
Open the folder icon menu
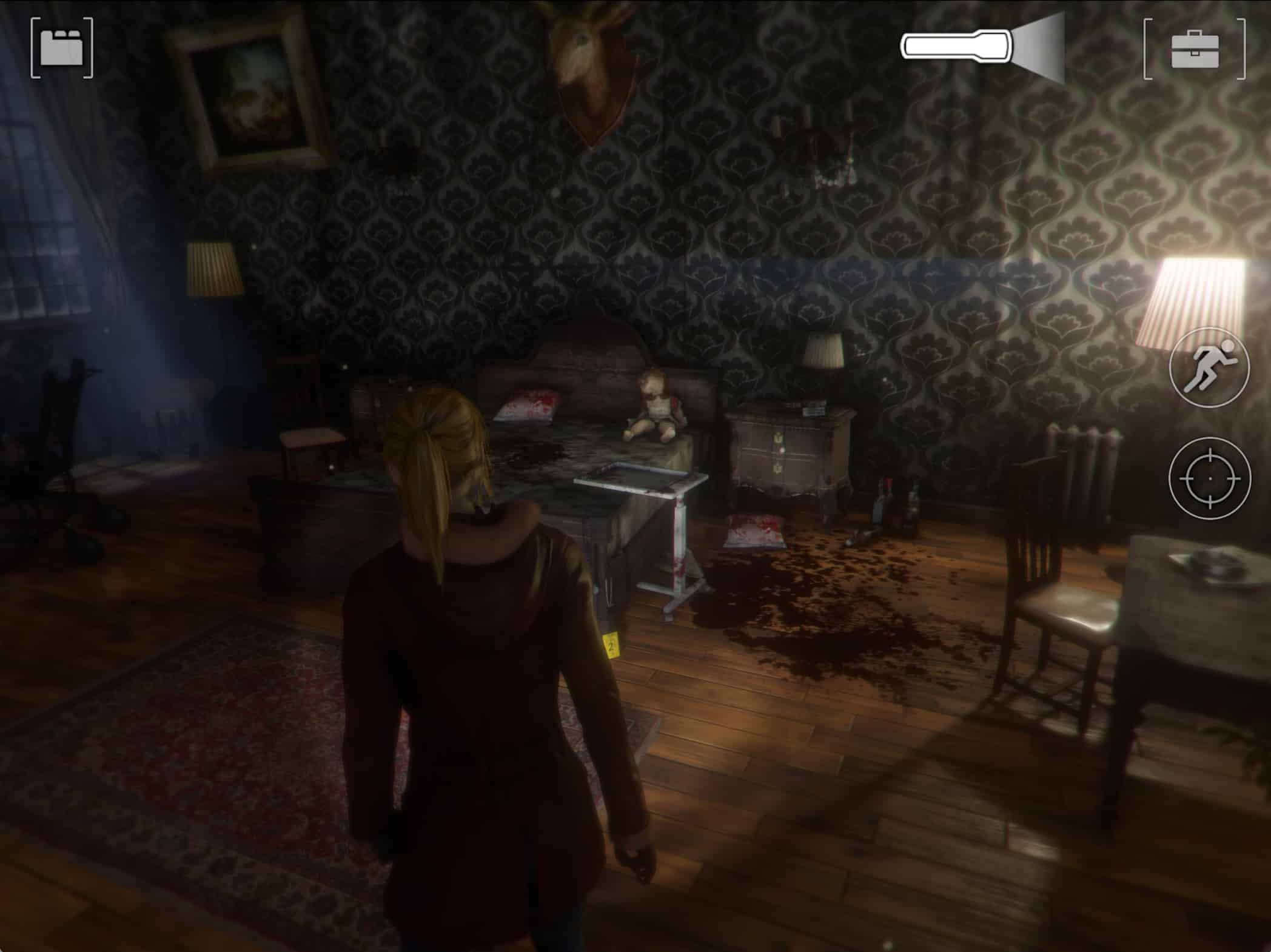click(62, 48)
